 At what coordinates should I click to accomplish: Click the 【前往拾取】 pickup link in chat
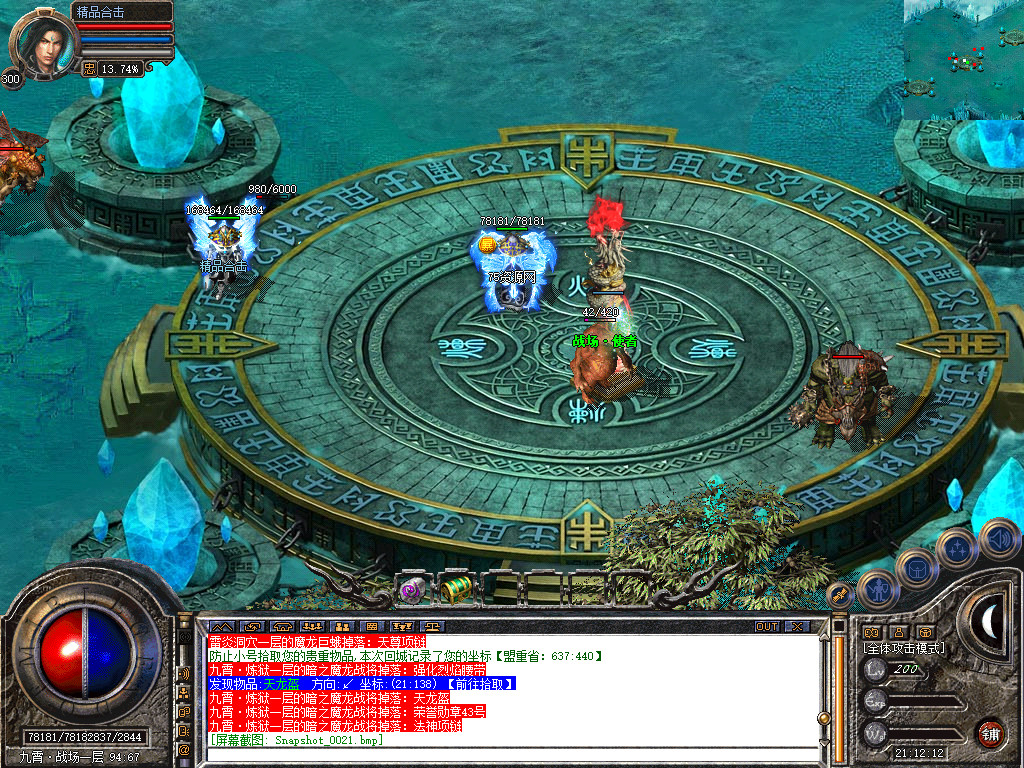tap(481, 684)
